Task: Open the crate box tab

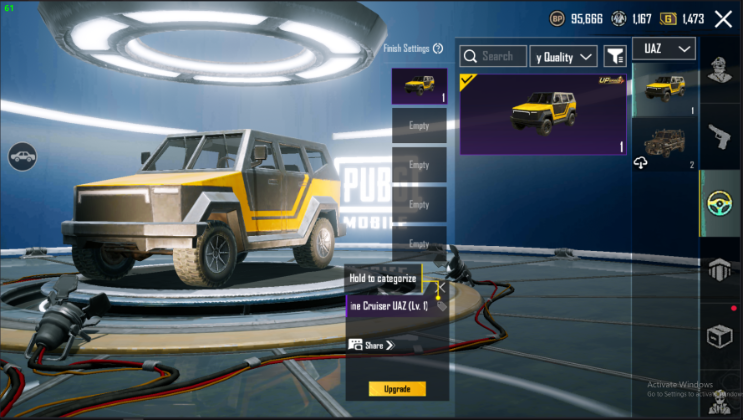Action: tap(720, 335)
